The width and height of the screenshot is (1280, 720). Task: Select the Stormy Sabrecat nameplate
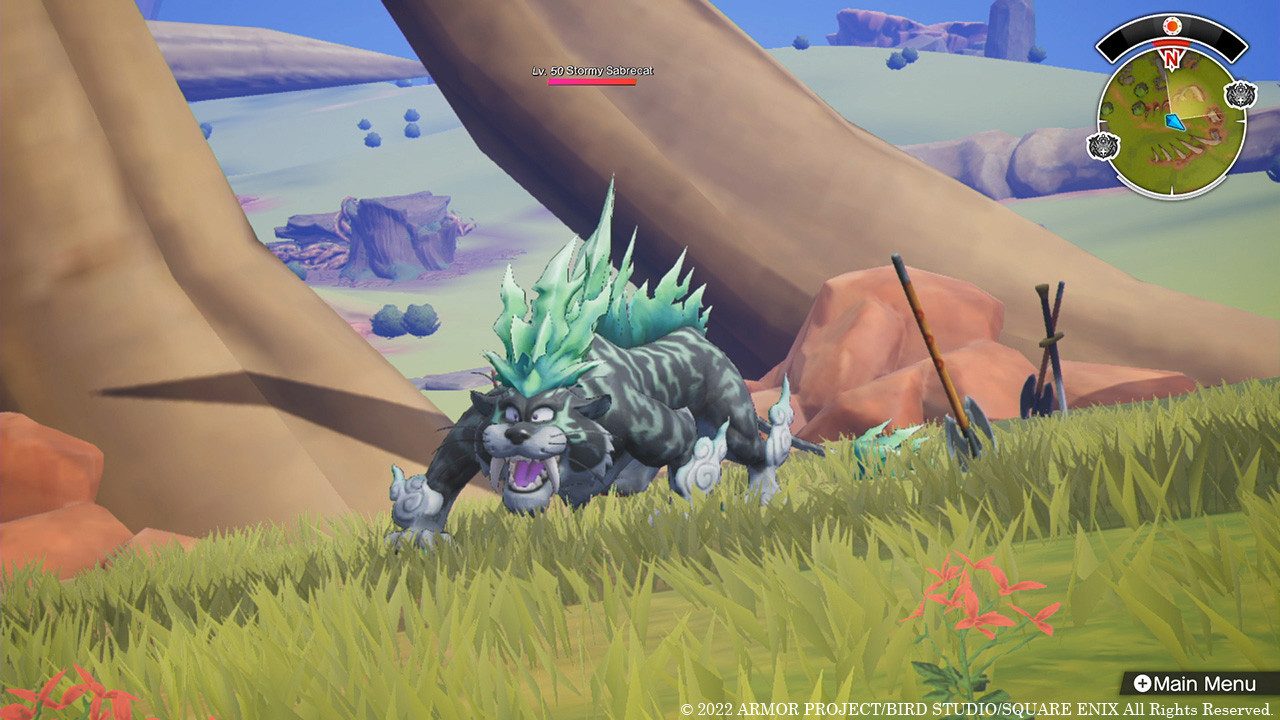pyautogui.click(x=595, y=70)
